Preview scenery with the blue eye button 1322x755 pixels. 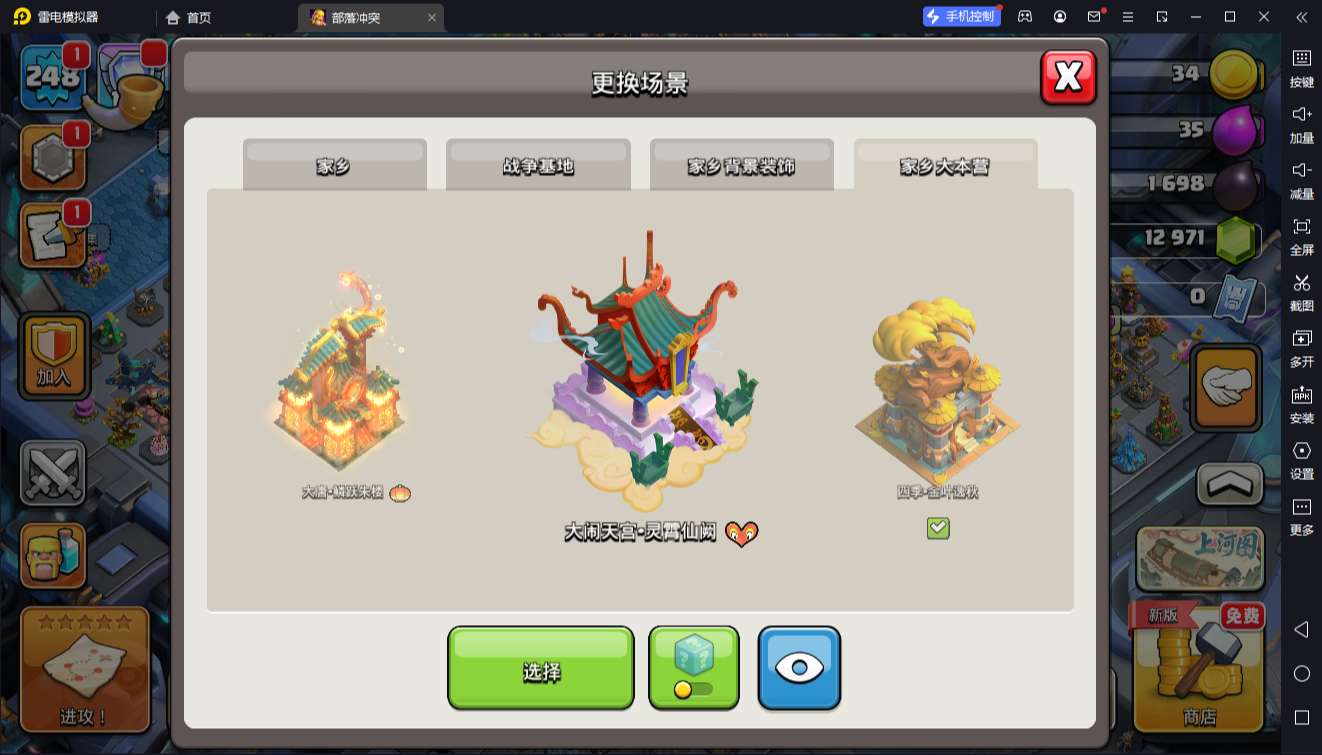click(798, 667)
